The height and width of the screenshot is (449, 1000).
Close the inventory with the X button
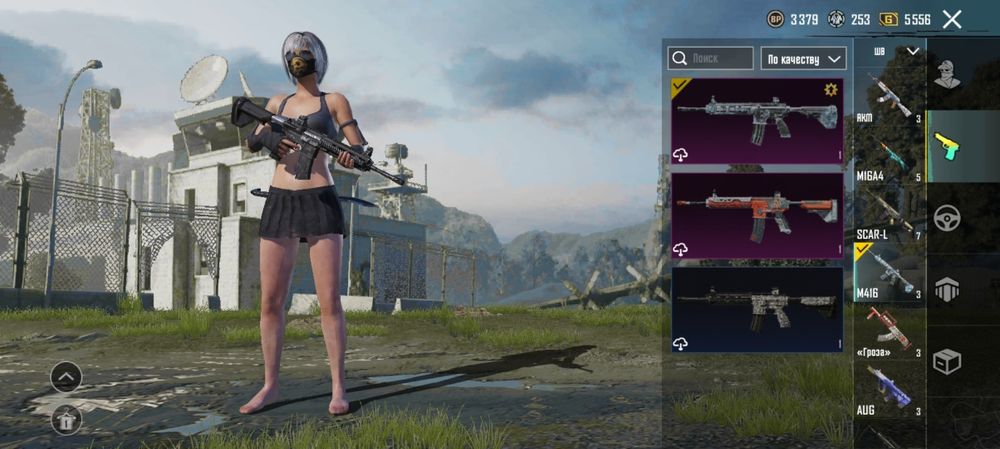point(952,19)
